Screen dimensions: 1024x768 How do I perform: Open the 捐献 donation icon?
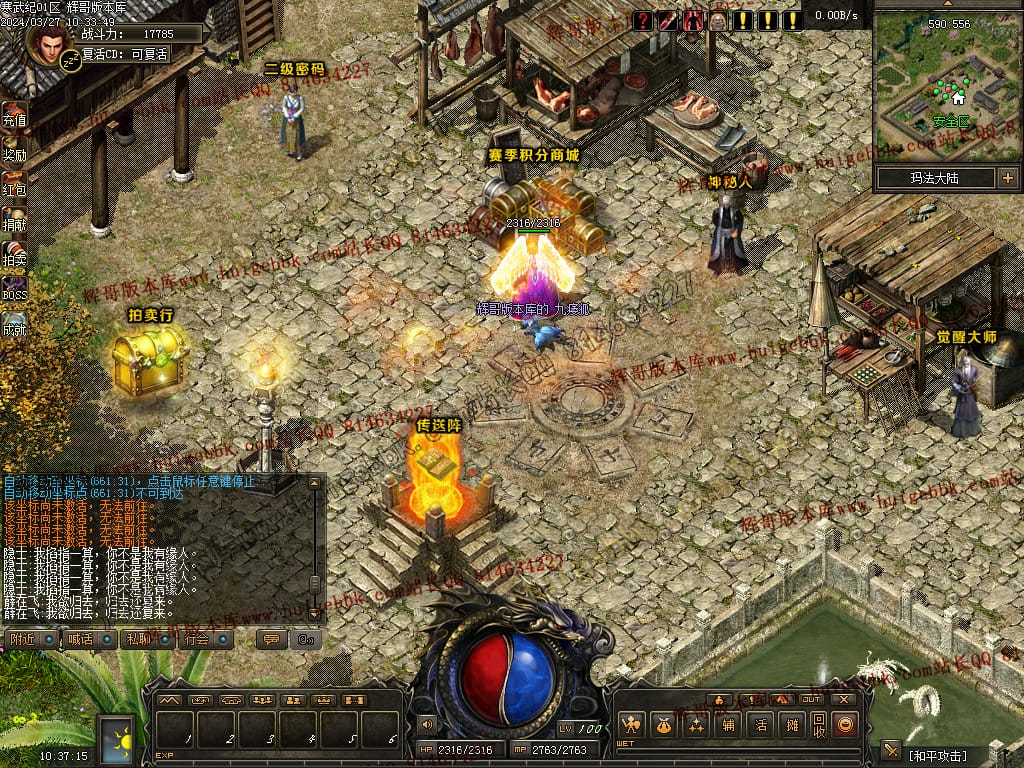(x=14, y=218)
